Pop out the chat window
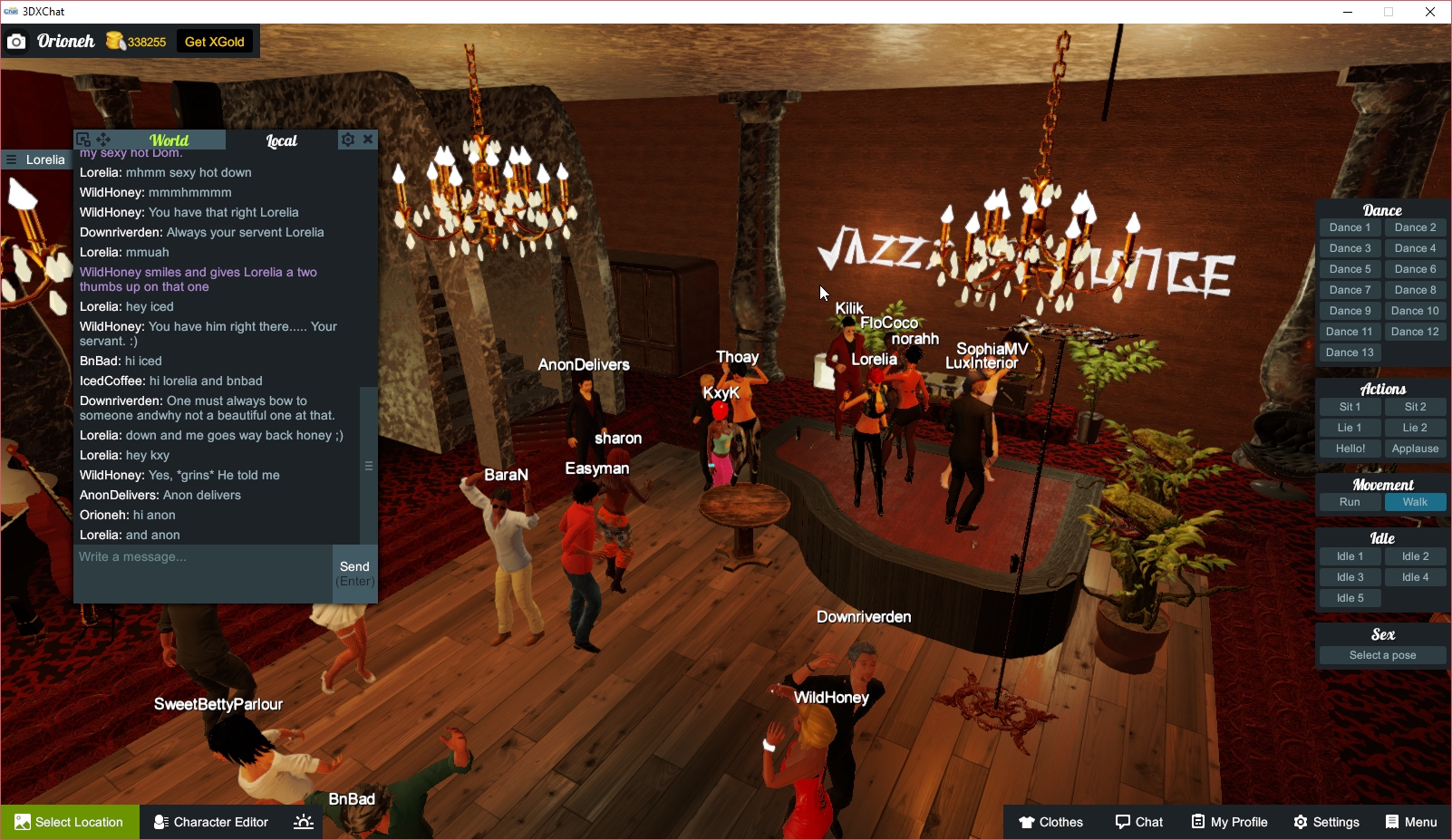The height and width of the screenshot is (840, 1452). coord(82,140)
